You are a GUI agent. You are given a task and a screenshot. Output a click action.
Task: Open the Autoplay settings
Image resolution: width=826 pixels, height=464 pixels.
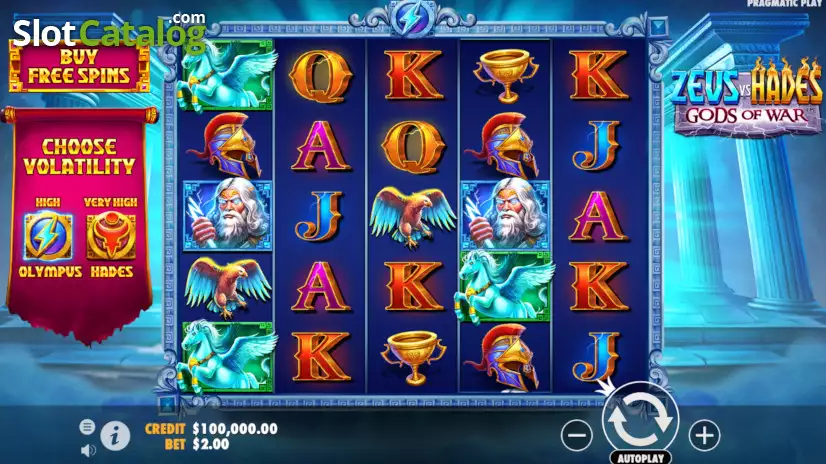641,458
